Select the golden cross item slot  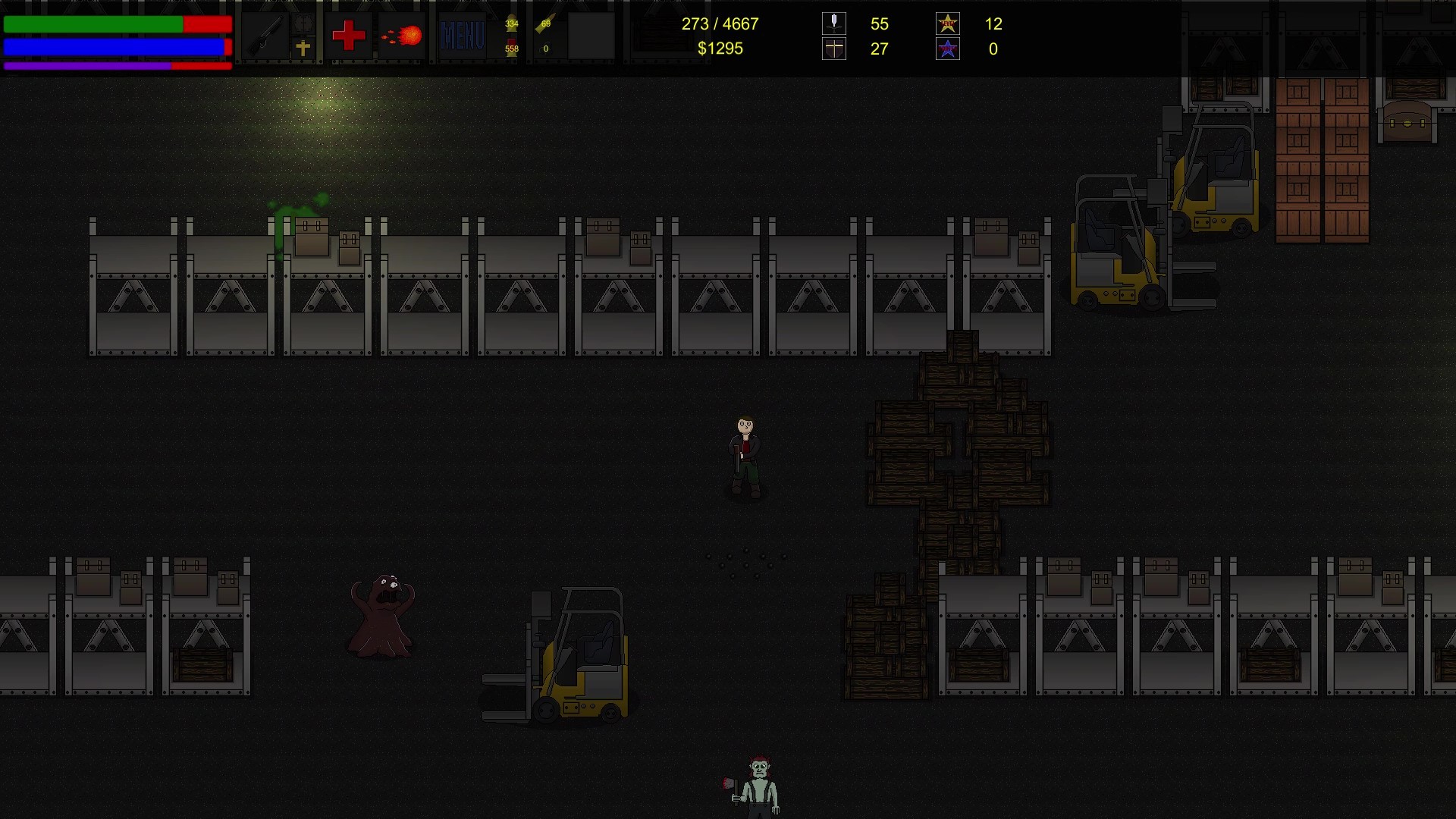point(303,49)
